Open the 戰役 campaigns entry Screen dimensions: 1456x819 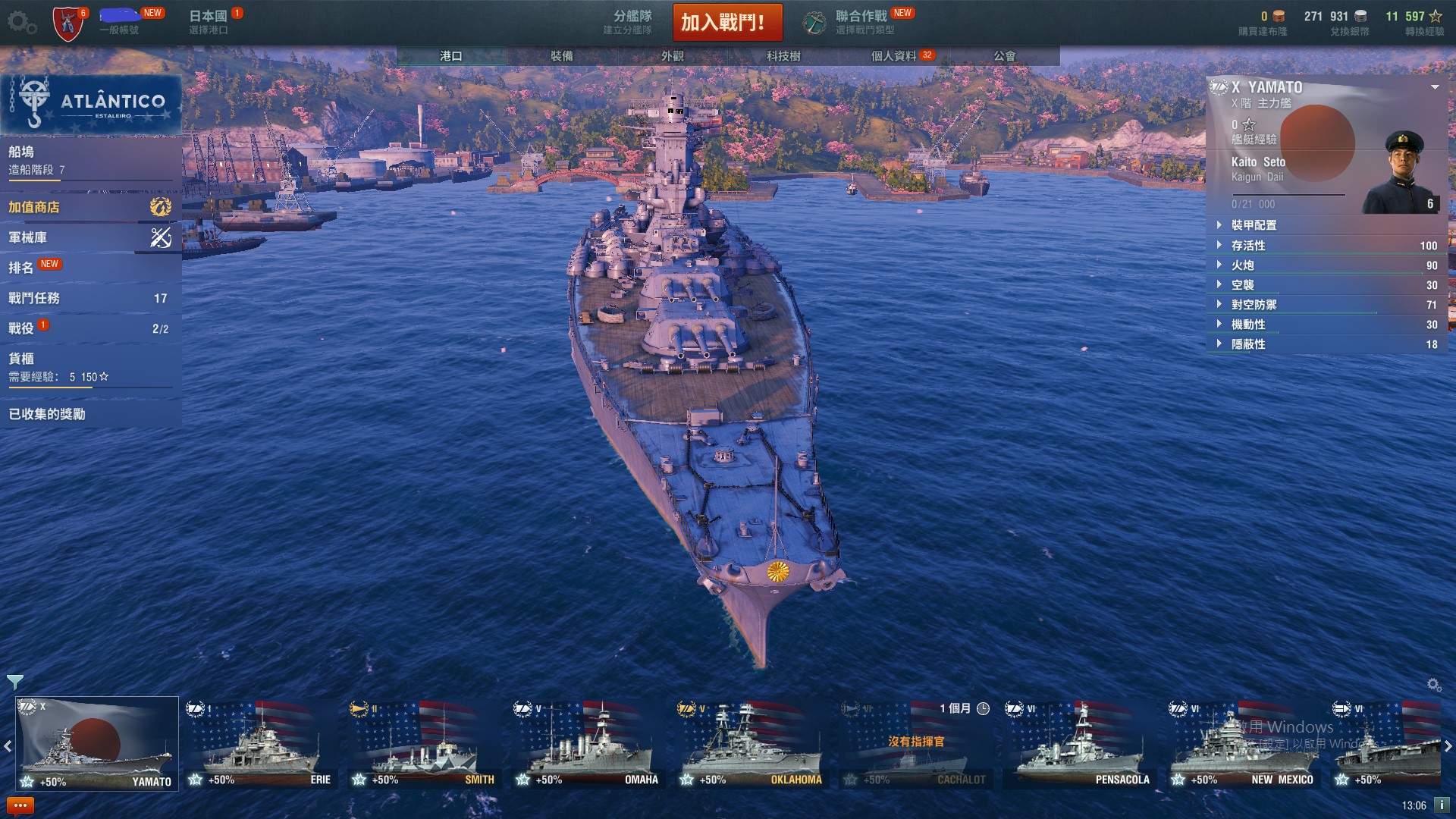pos(89,328)
